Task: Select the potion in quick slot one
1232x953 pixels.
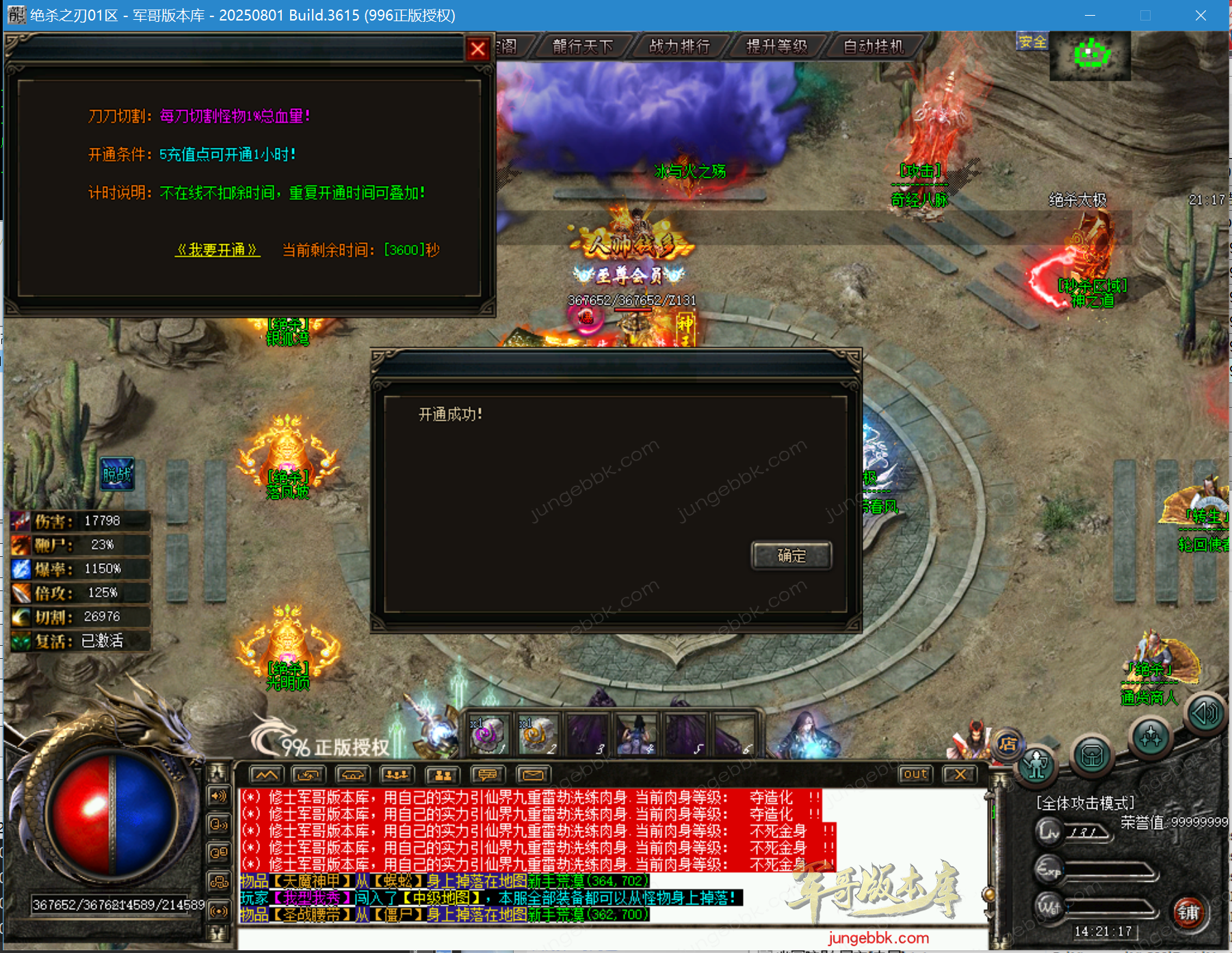Action: coord(488,735)
